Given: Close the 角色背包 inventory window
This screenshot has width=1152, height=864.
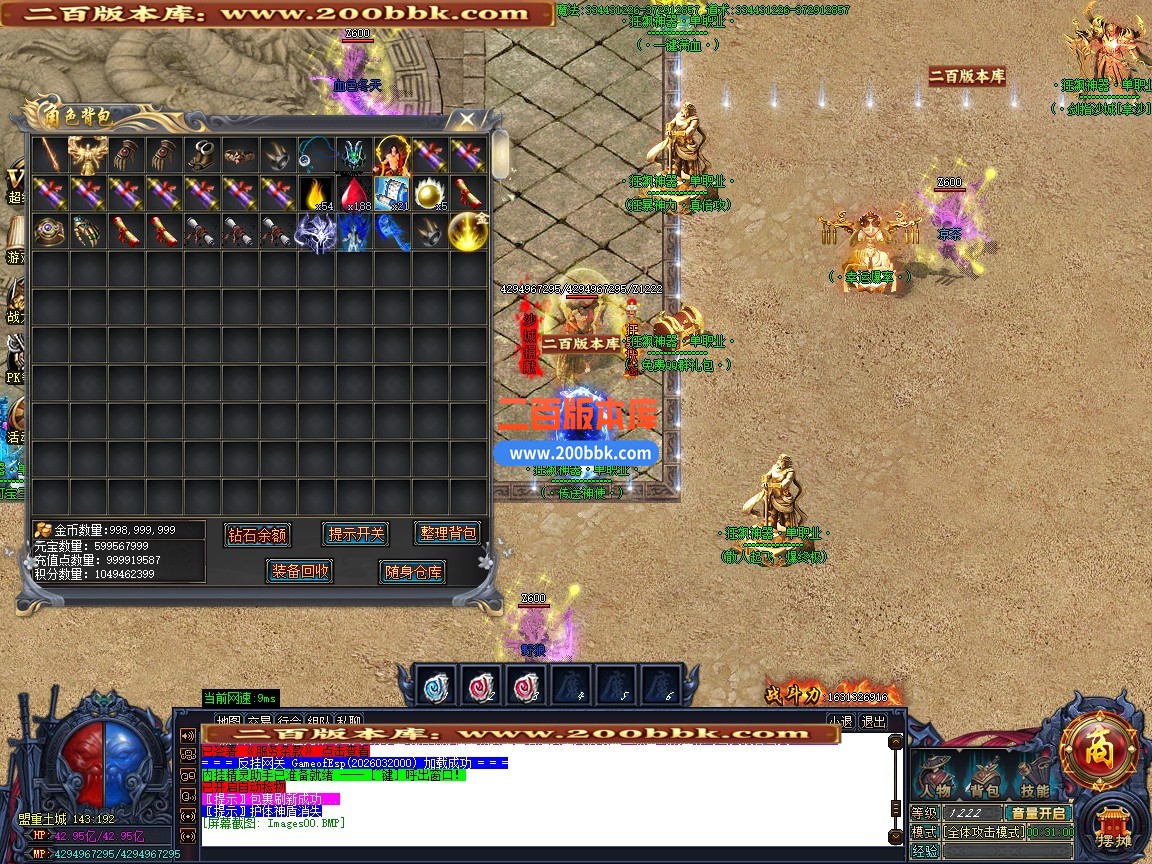Looking at the screenshot, I should pos(466,119).
